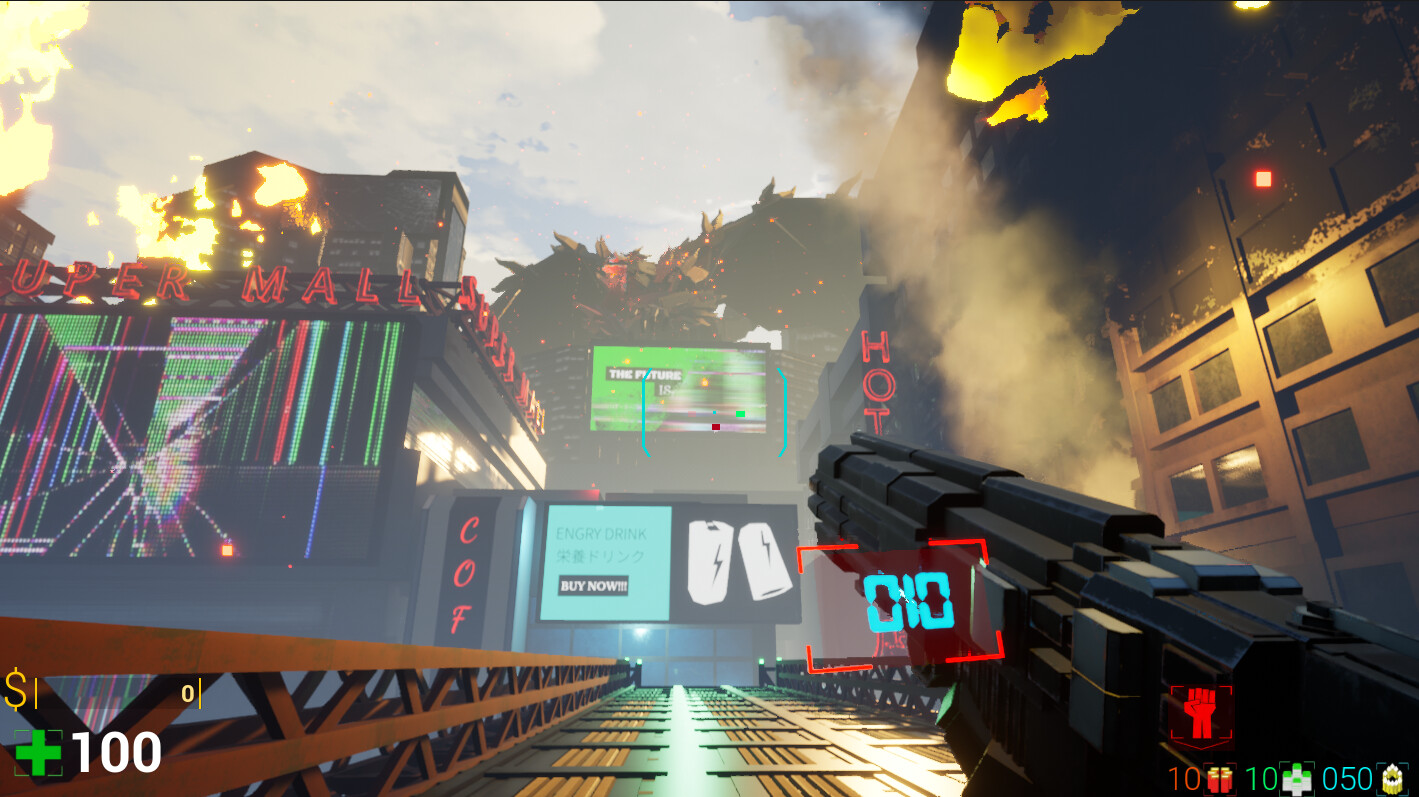Open the money bar showing 0

pyautogui.click(x=188, y=692)
